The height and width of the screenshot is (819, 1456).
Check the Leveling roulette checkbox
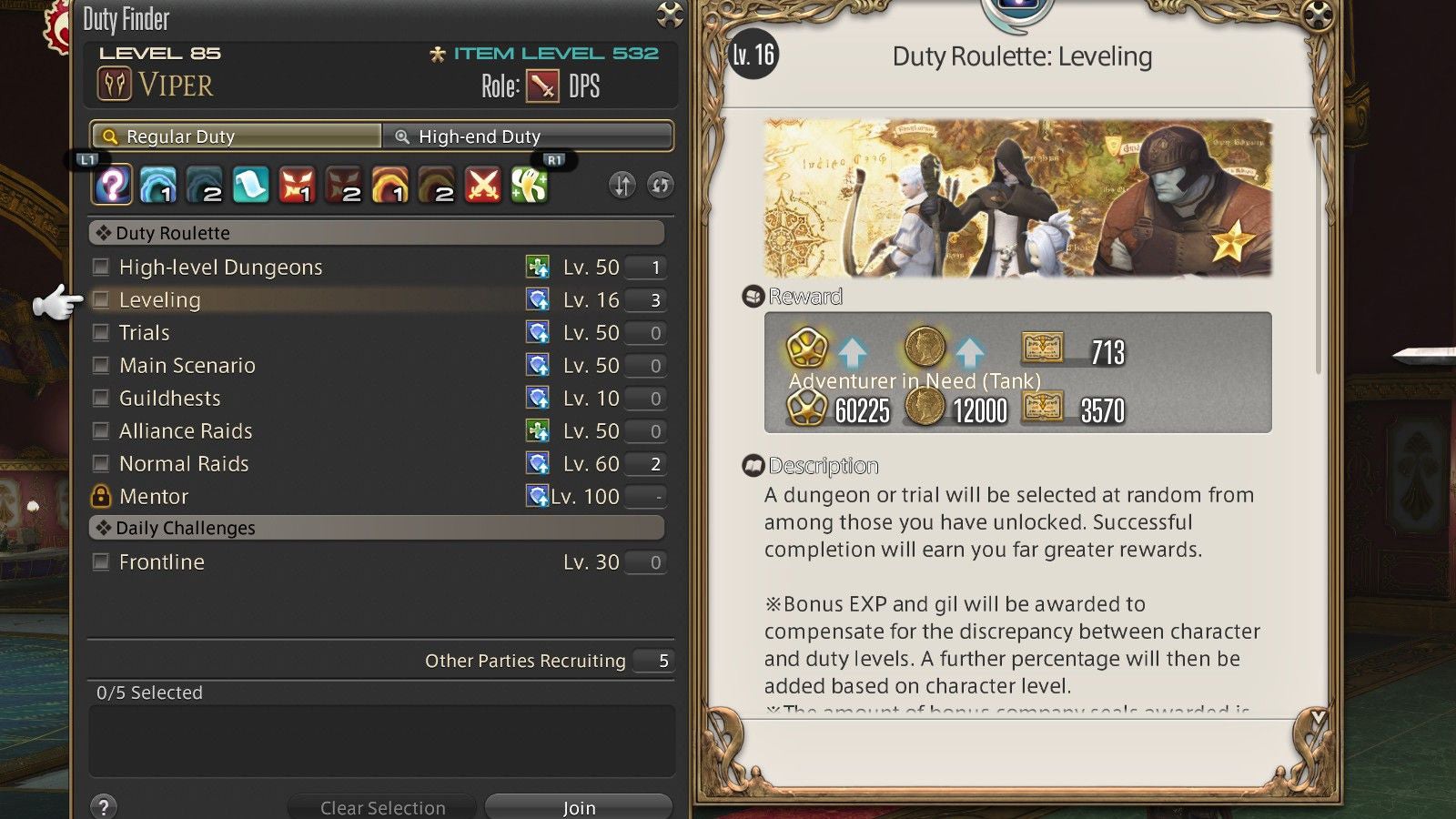101,299
